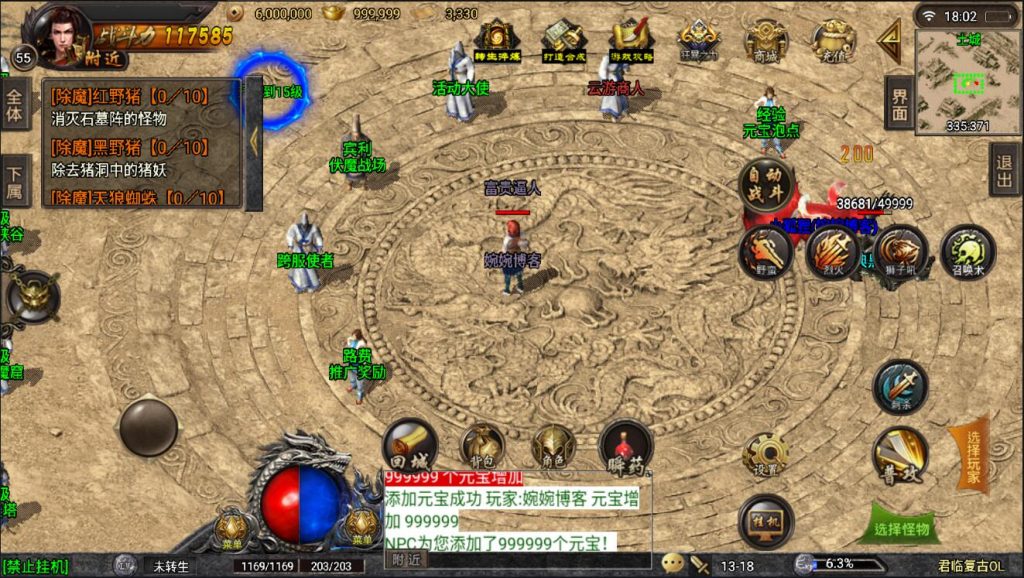Use the 回城 return-to-town scroll
1024x578 pixels.
coord(409,446)
